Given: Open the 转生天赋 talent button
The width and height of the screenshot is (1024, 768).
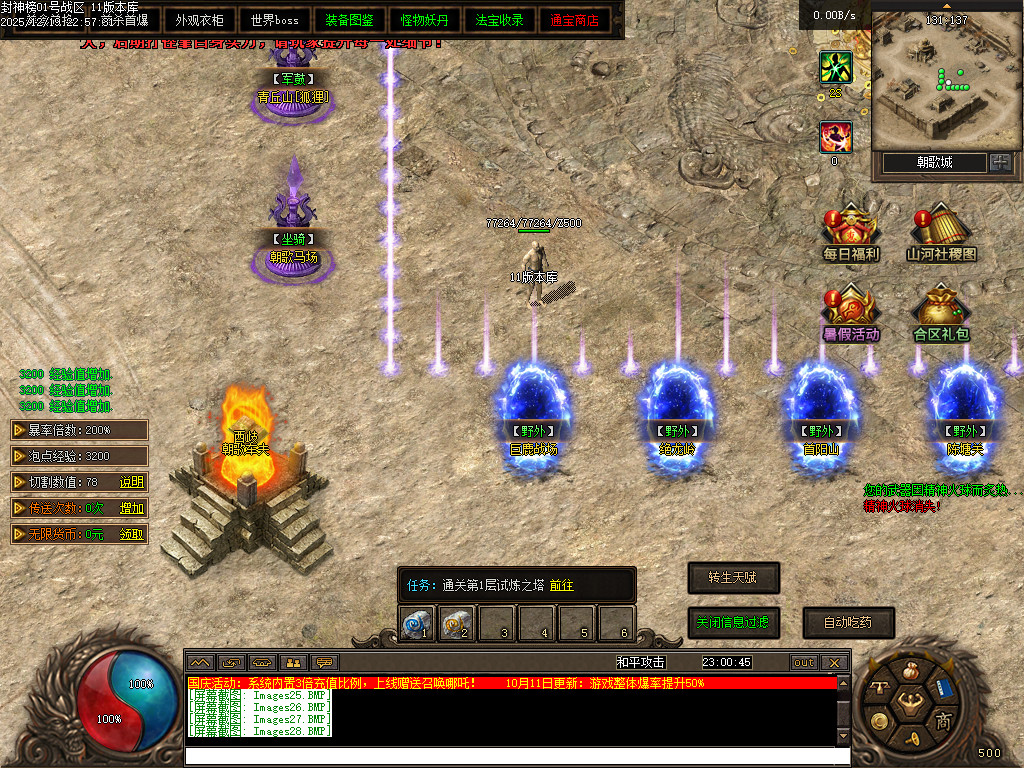Looking at the screenshot, I should (733, 578).
